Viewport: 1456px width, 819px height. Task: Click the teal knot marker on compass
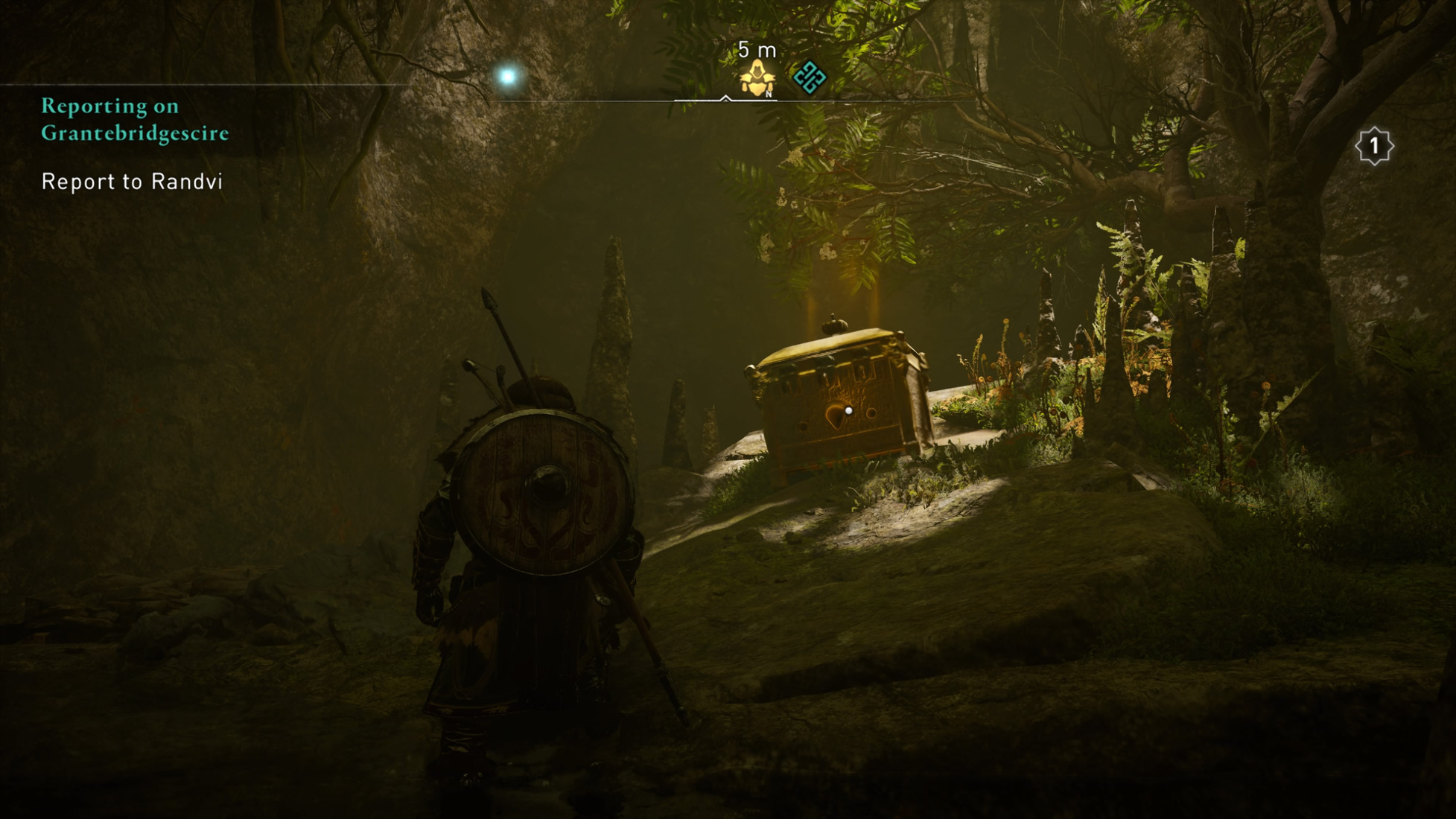pyautogui.click(x=809, y=77)
